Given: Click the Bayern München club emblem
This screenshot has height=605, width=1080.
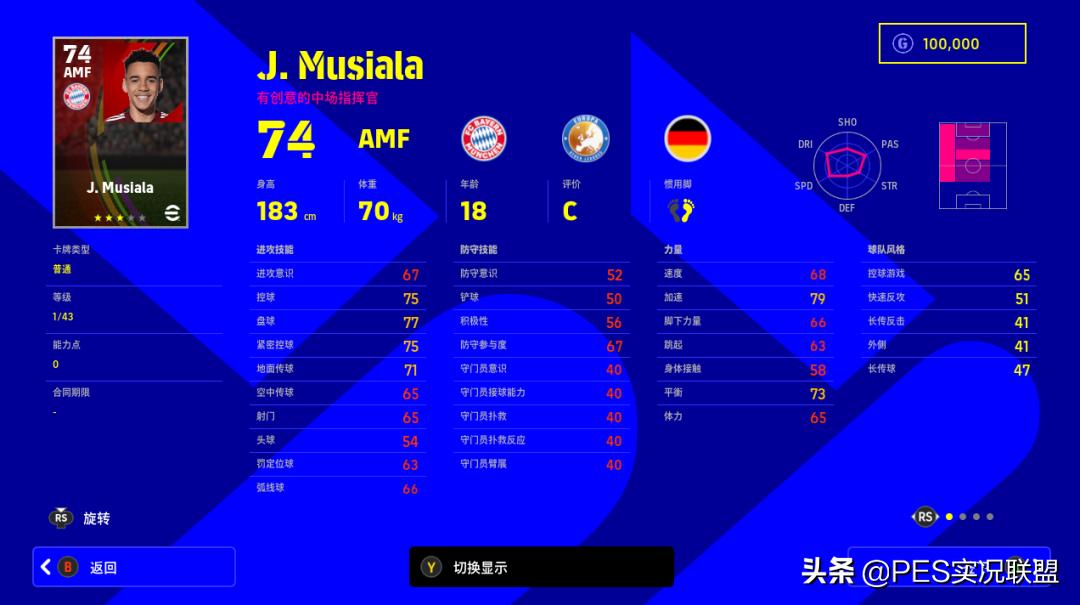Looking at the screenshot, I should tap(483, 138).
